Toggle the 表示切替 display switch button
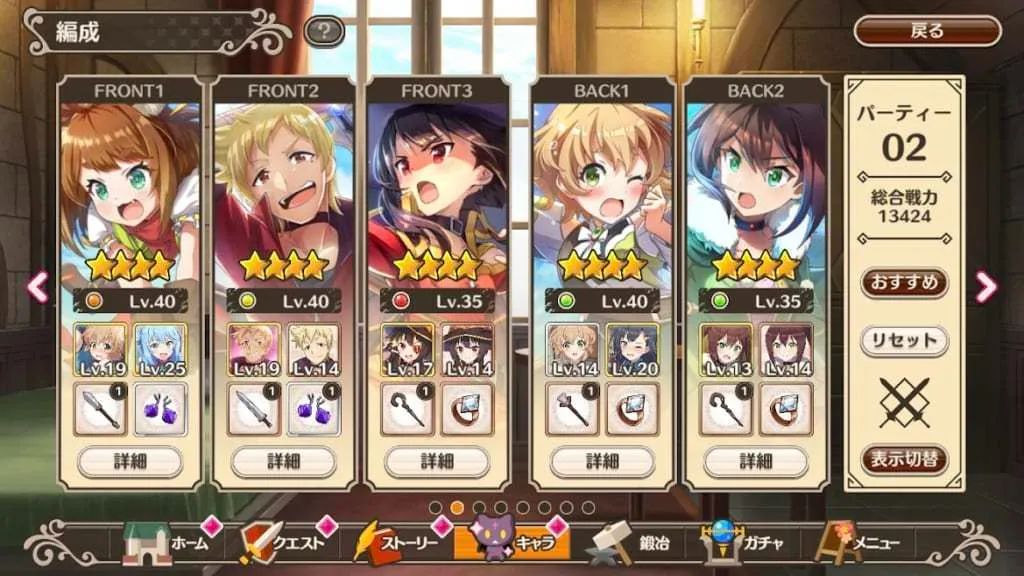The image size is (1024, 576). pyautogui.click(x=903, y=459)
